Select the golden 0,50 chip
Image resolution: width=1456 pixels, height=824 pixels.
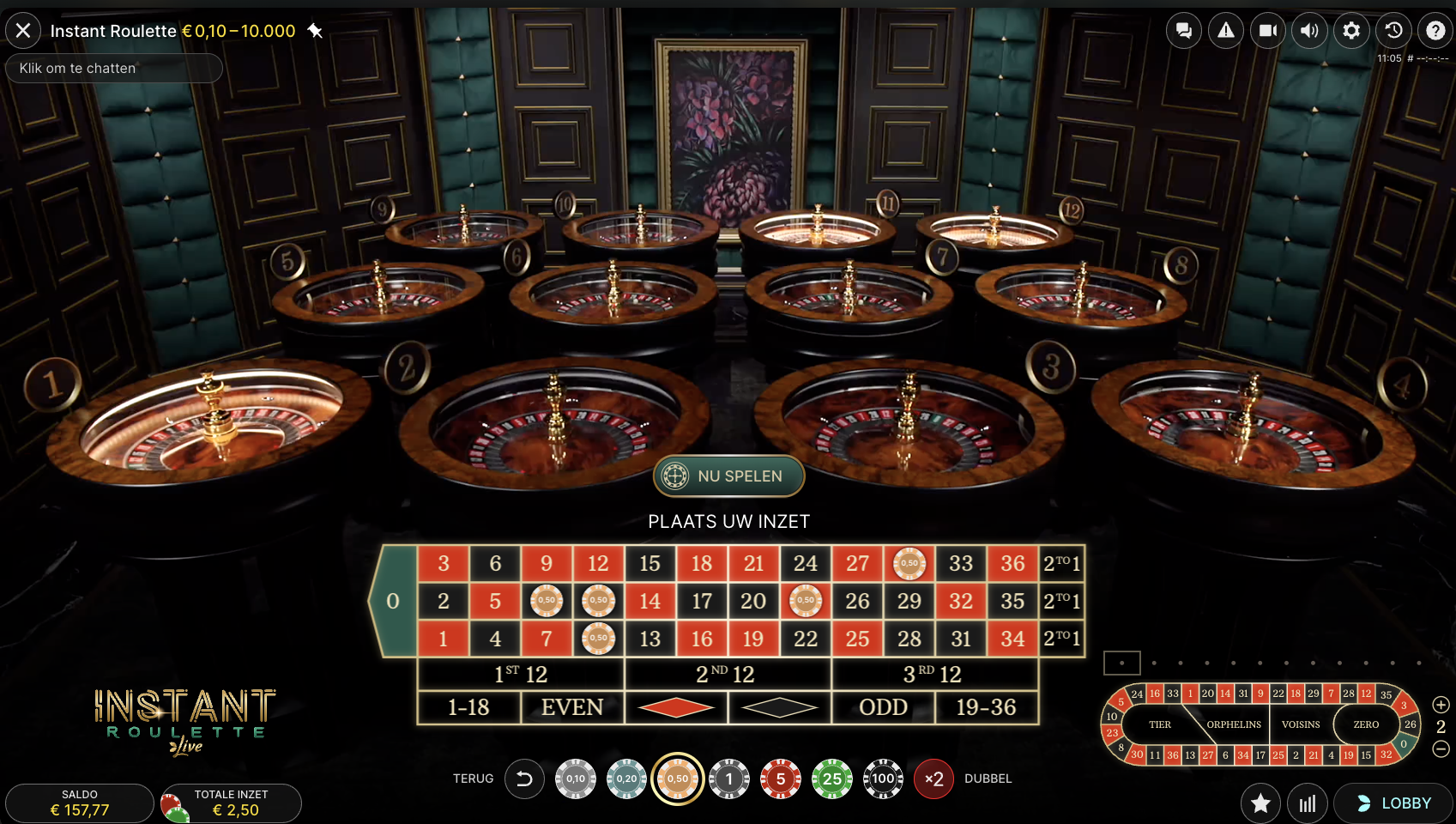tap(678, 779)
